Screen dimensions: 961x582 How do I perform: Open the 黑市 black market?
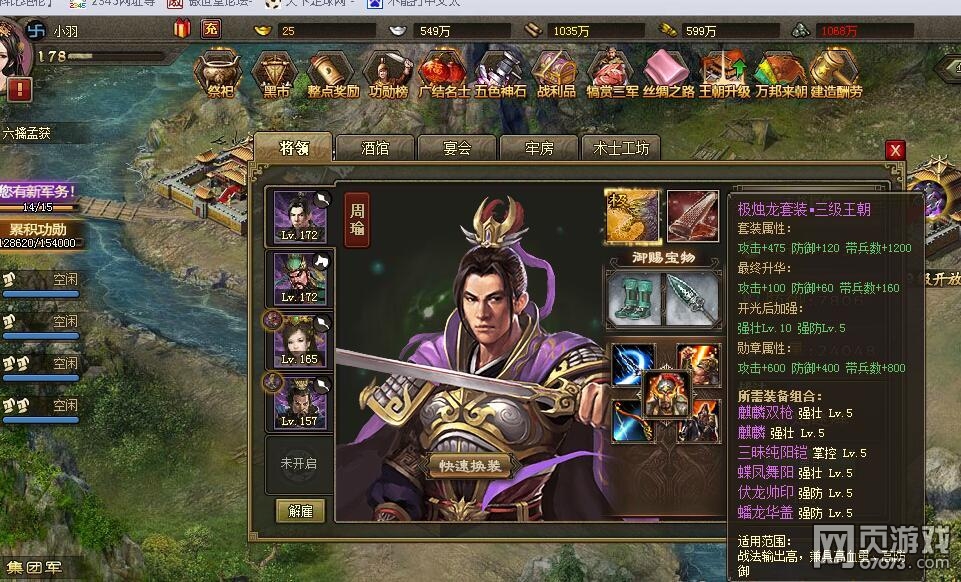point(274,72)
